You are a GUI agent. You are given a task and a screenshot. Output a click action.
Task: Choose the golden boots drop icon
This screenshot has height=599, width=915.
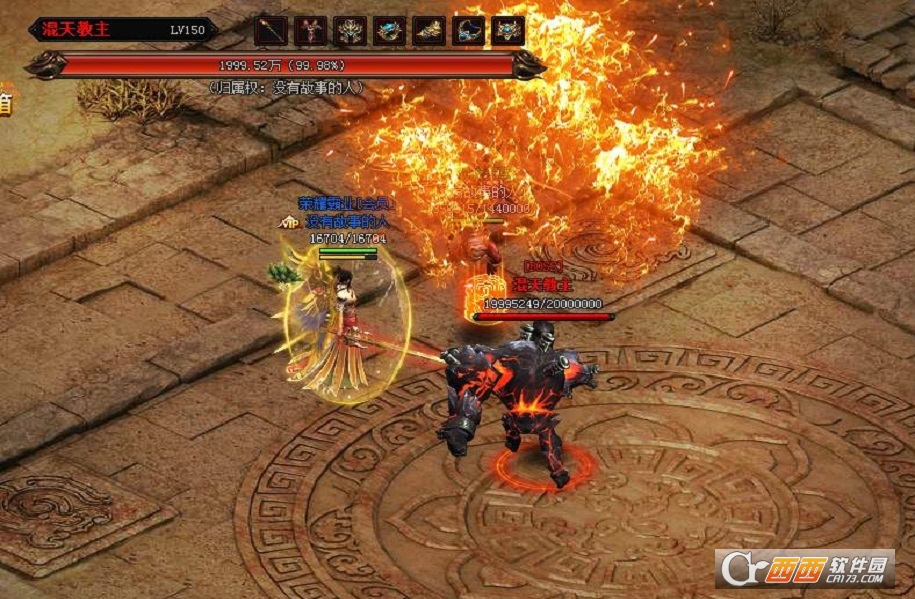coord(429,31)
